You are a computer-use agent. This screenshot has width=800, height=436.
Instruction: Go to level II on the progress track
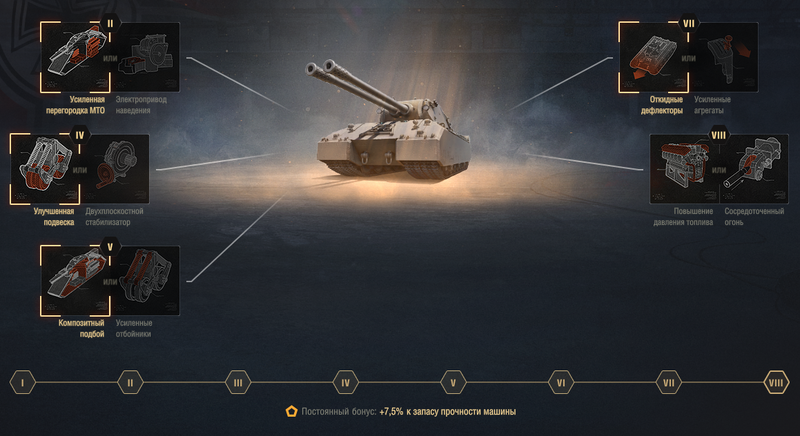pos(130,381)
